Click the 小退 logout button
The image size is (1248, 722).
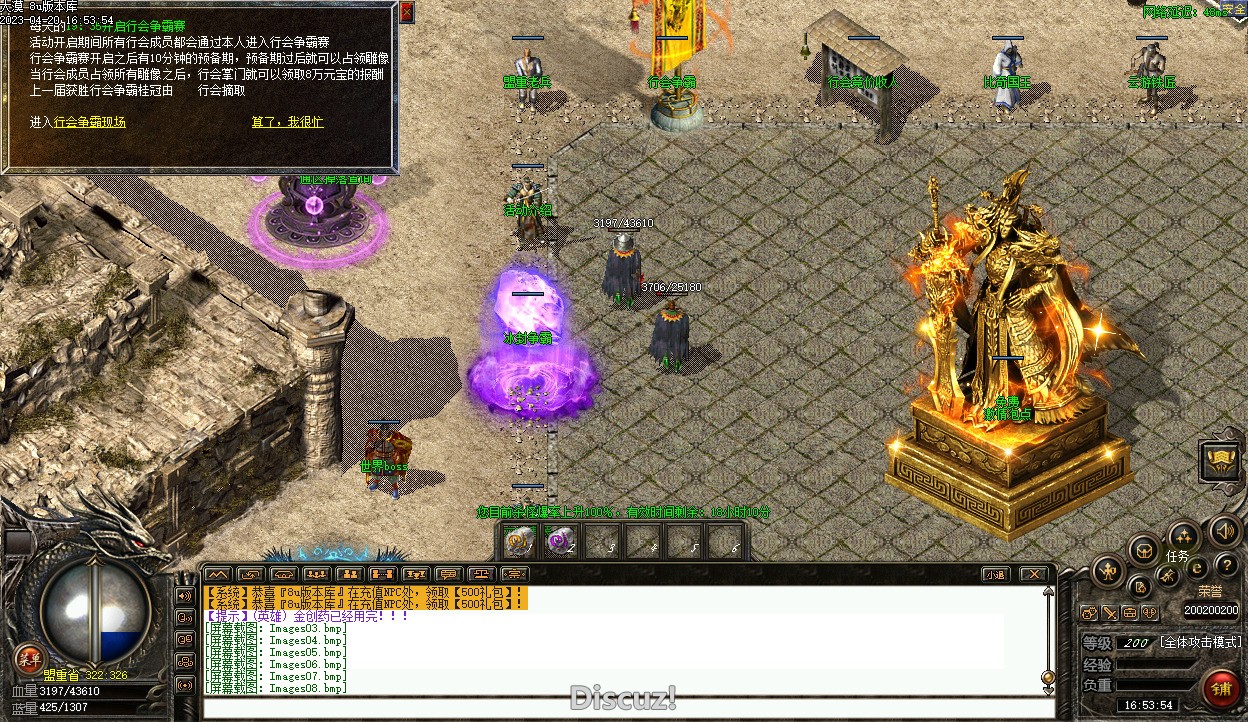pos(994,574)
